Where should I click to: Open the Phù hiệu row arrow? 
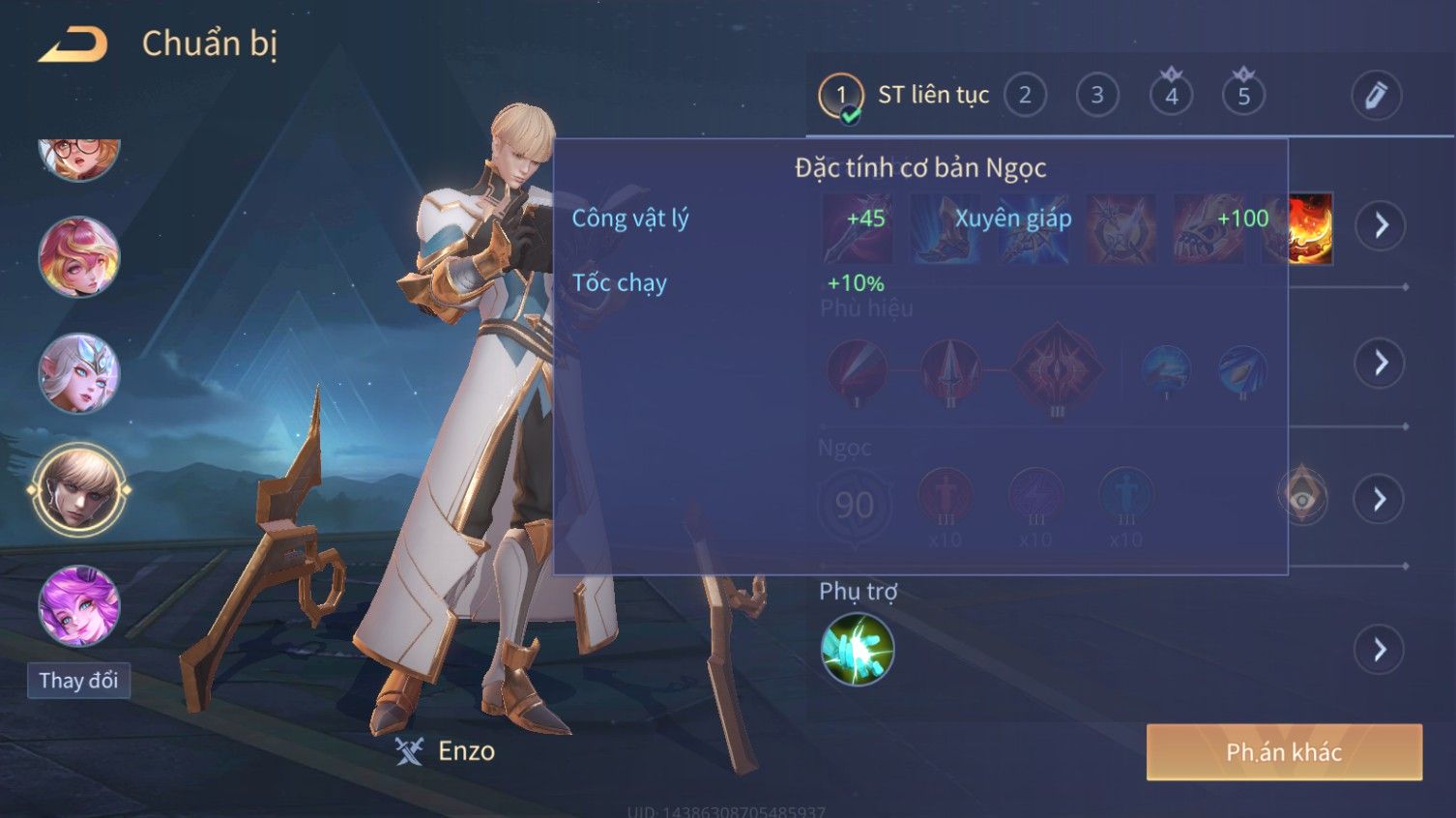(x=1380, y=363)
